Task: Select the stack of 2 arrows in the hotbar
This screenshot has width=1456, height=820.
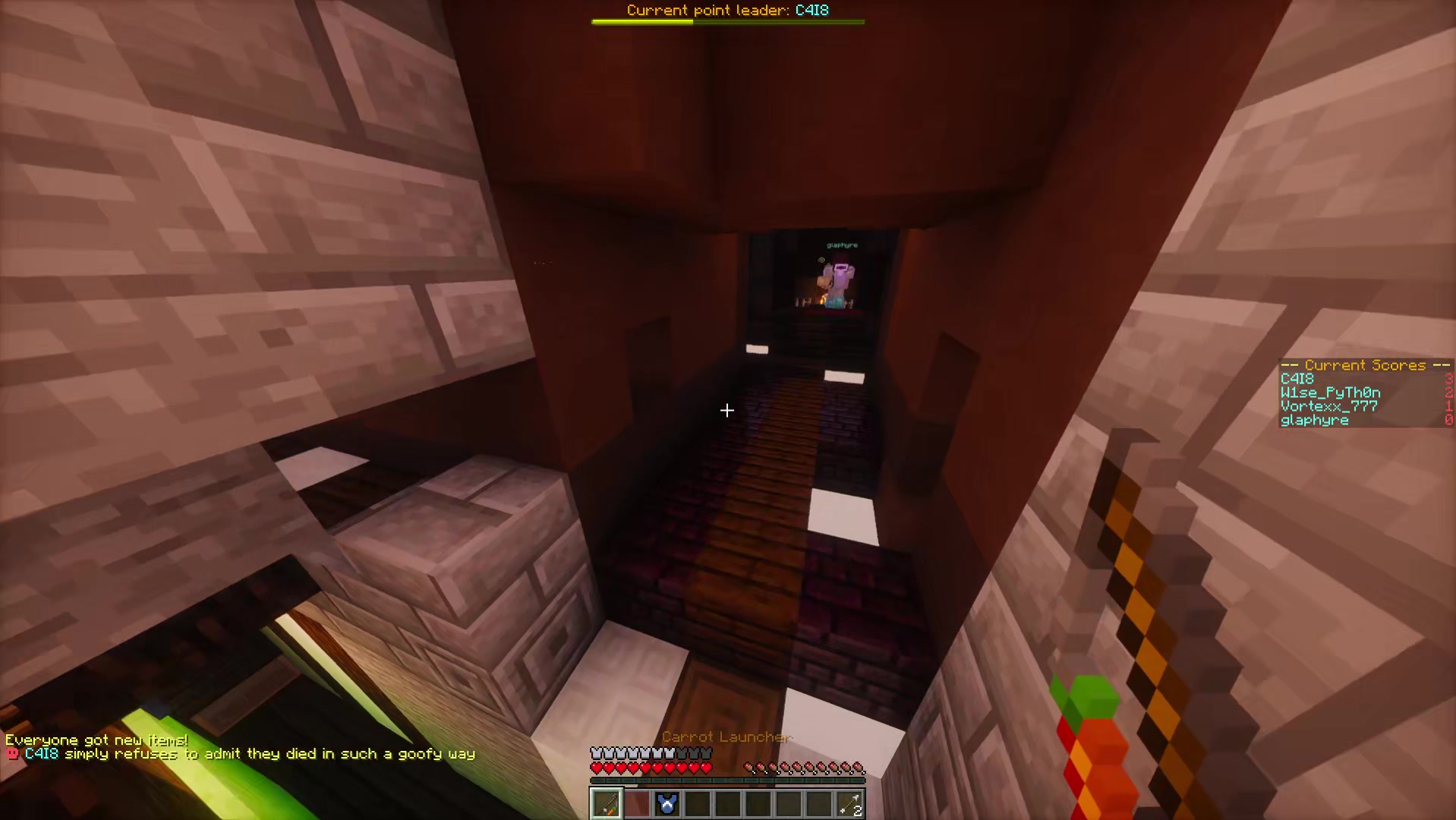Action: tap(849, 803)
